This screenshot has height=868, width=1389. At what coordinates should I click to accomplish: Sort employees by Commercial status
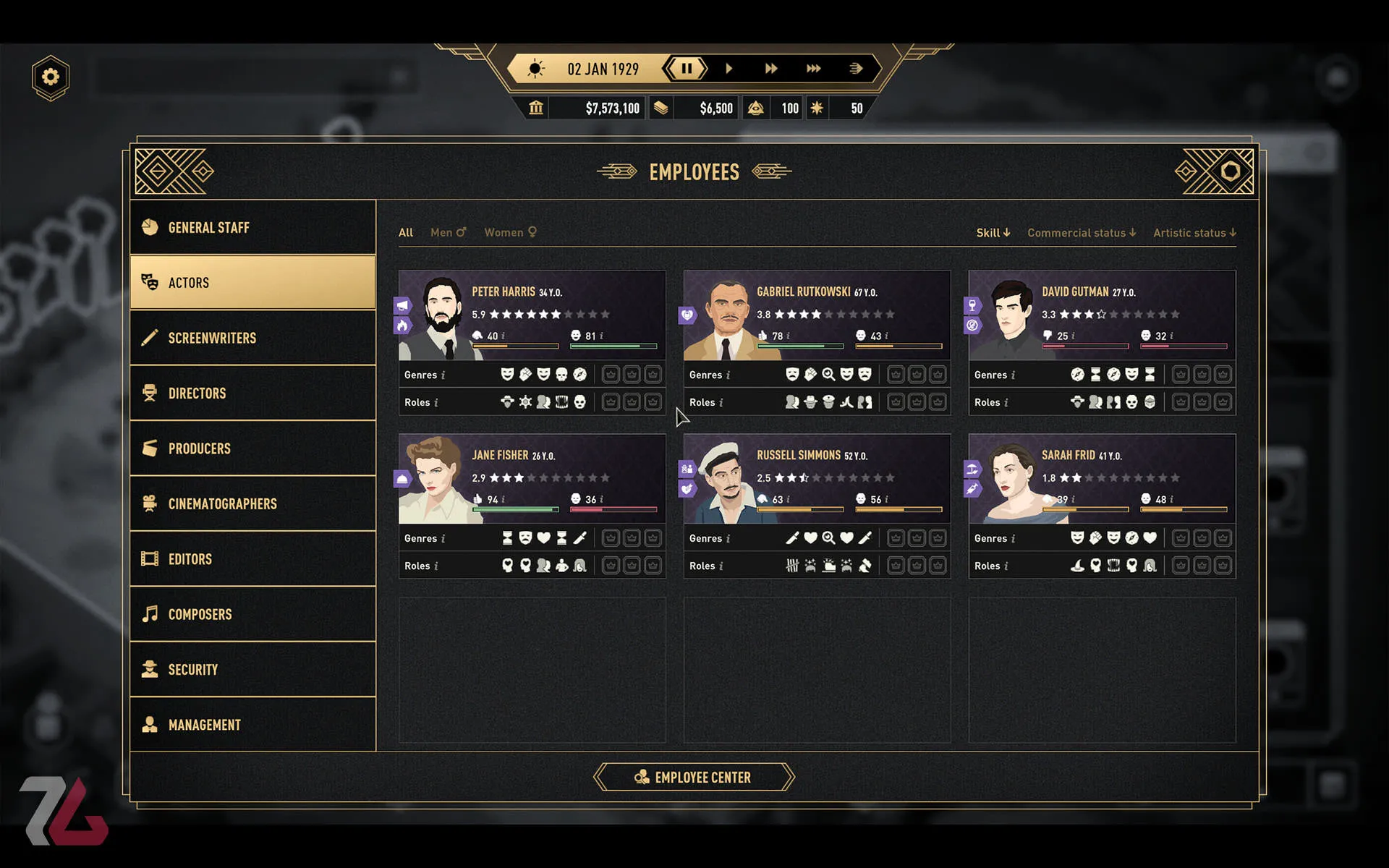coord(1081,233)
